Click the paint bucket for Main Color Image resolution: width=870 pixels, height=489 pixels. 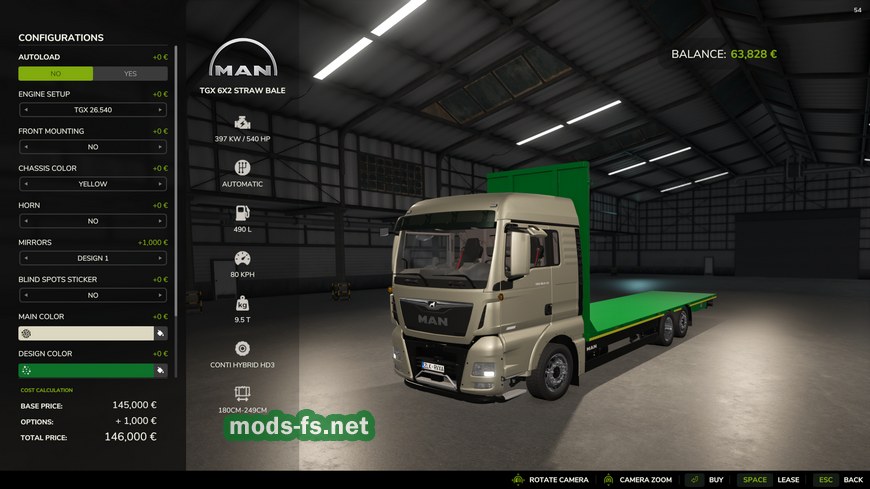tap(160, 333)
